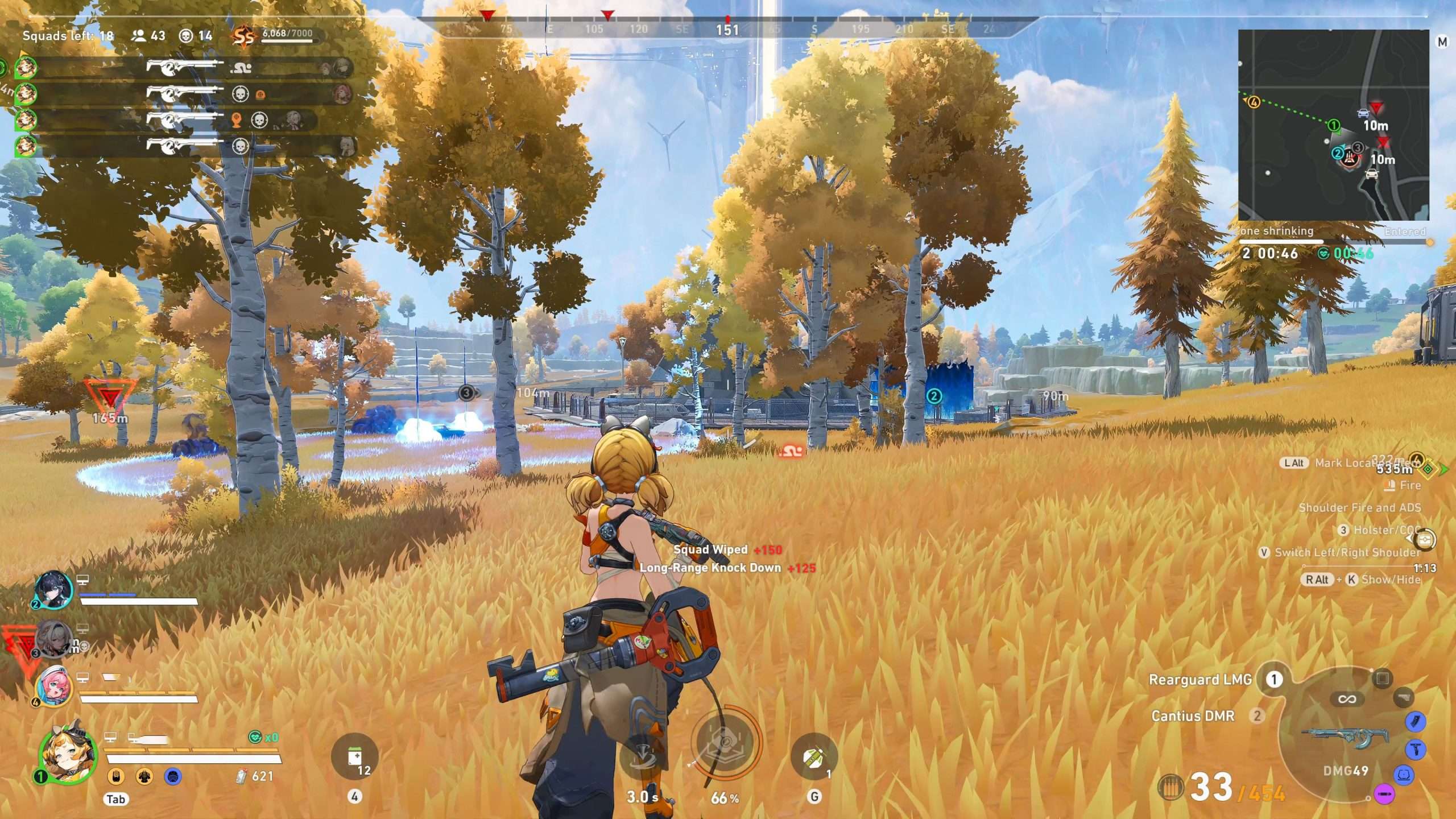Select the dark-haired teammate number 2 portrait
This screenshot has width=1456, height=819.
(x=54, y=590)
